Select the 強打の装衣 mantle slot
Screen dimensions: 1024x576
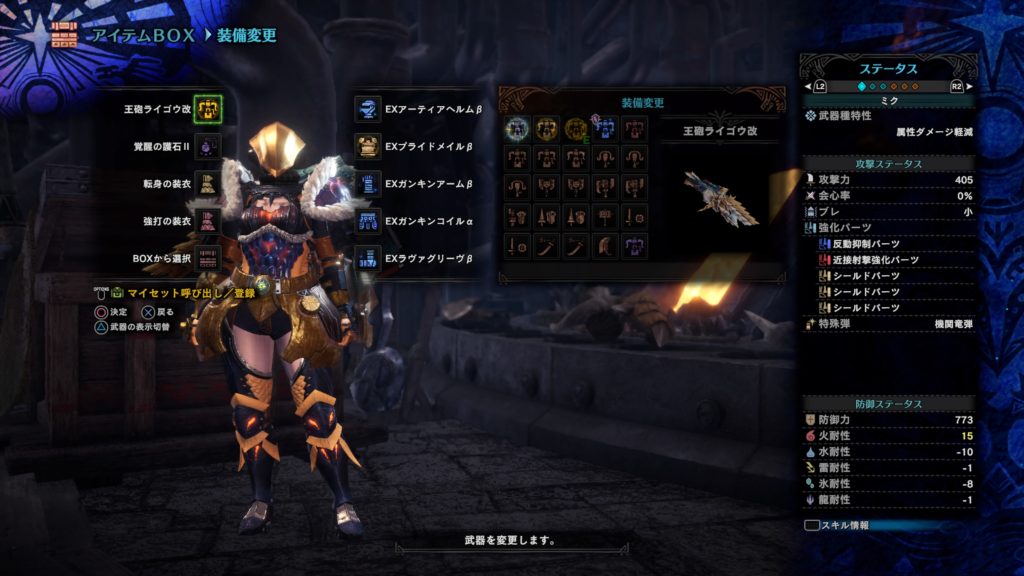207,220
